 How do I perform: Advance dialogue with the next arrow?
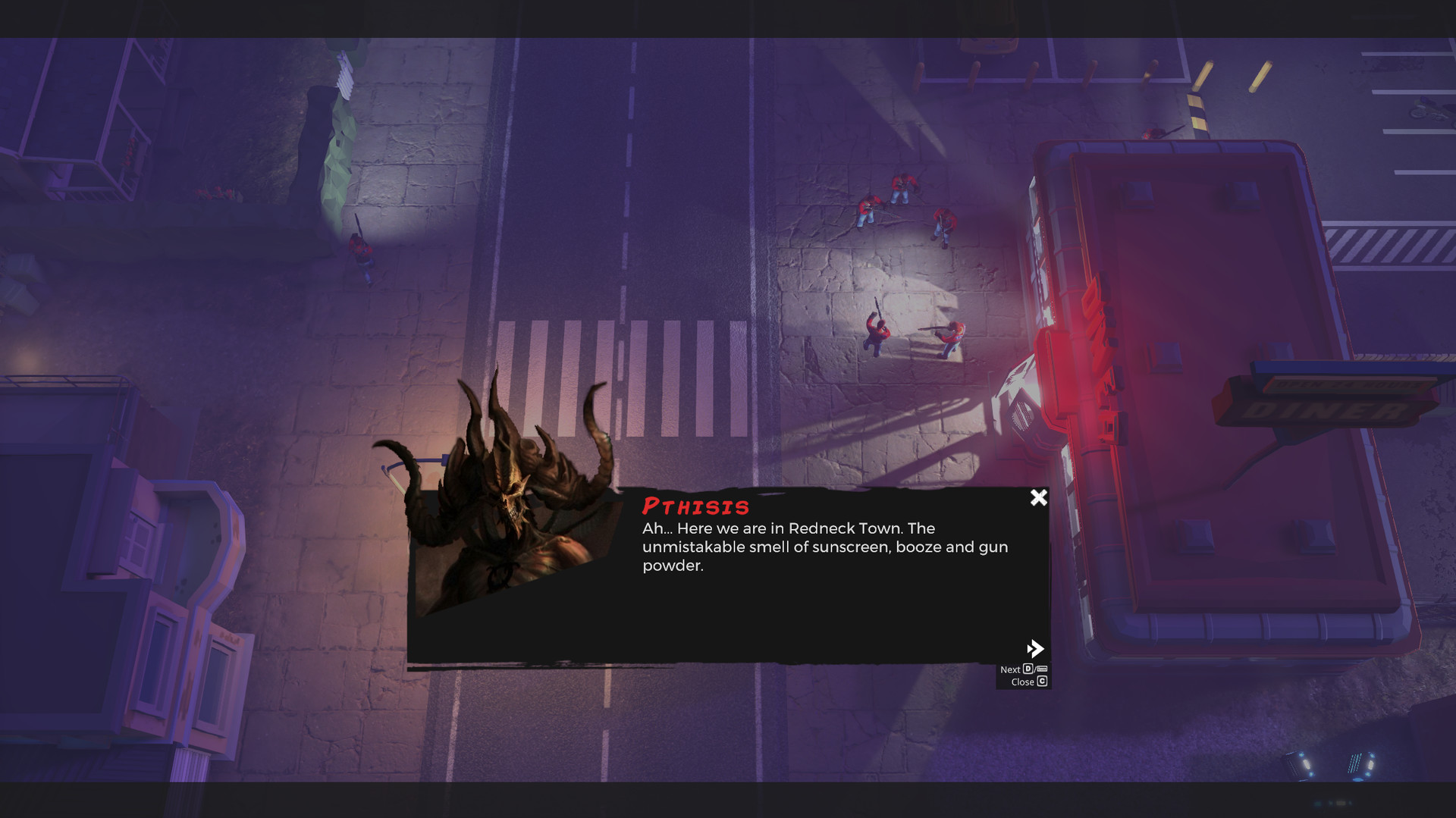(1034, 648)
